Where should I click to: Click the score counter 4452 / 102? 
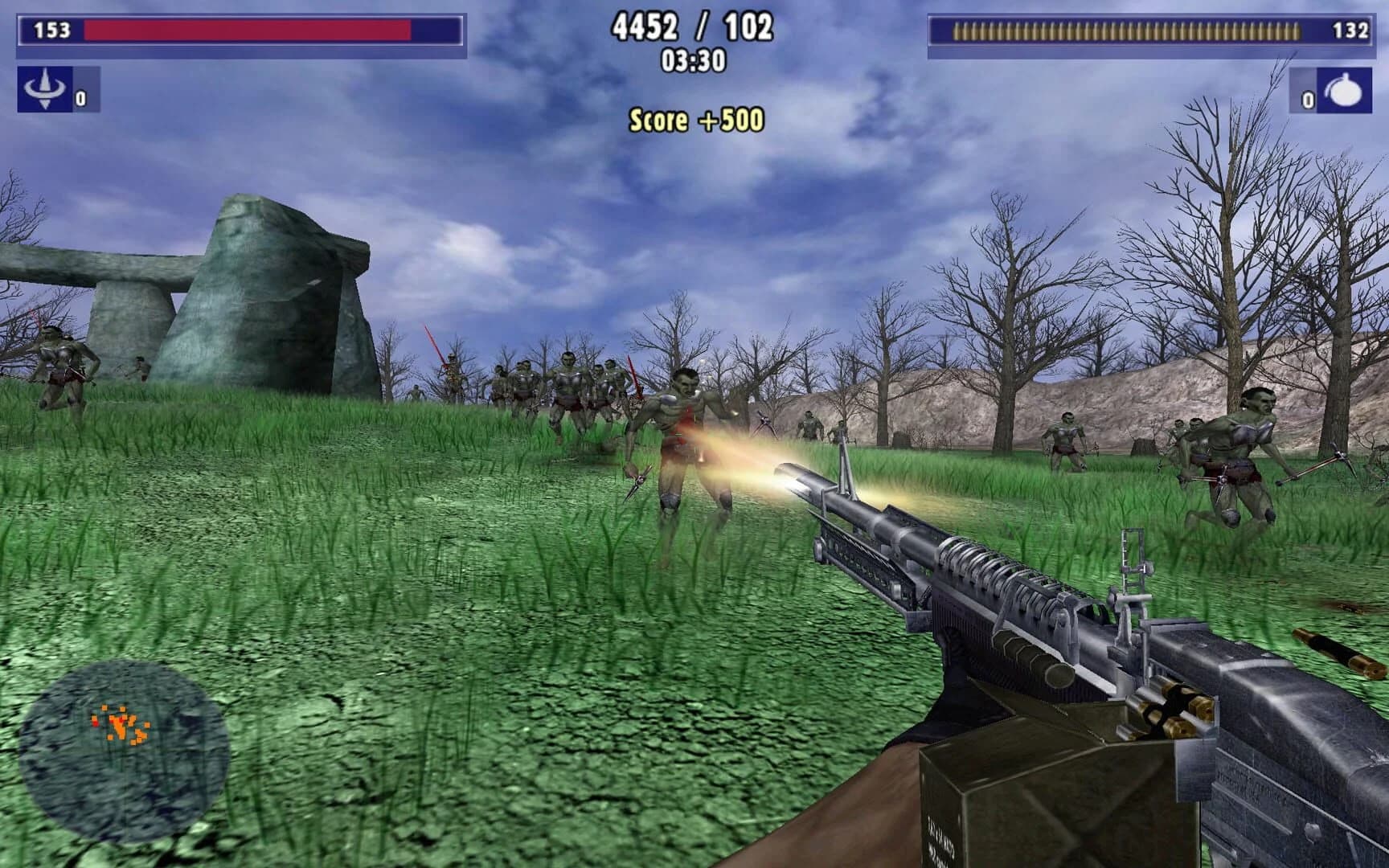(693, 28)
